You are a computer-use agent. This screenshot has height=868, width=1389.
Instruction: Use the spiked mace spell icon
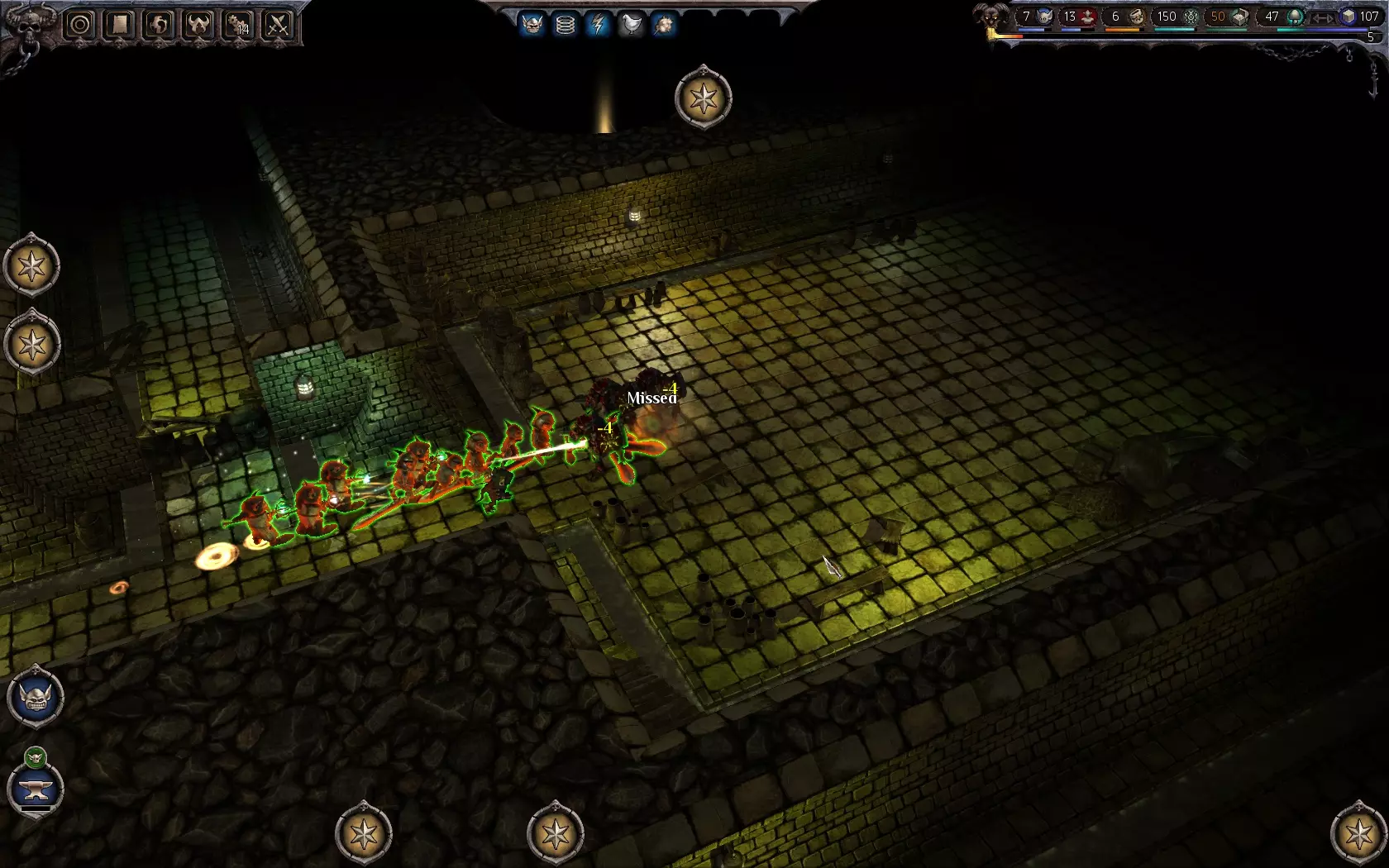[663, 24]
